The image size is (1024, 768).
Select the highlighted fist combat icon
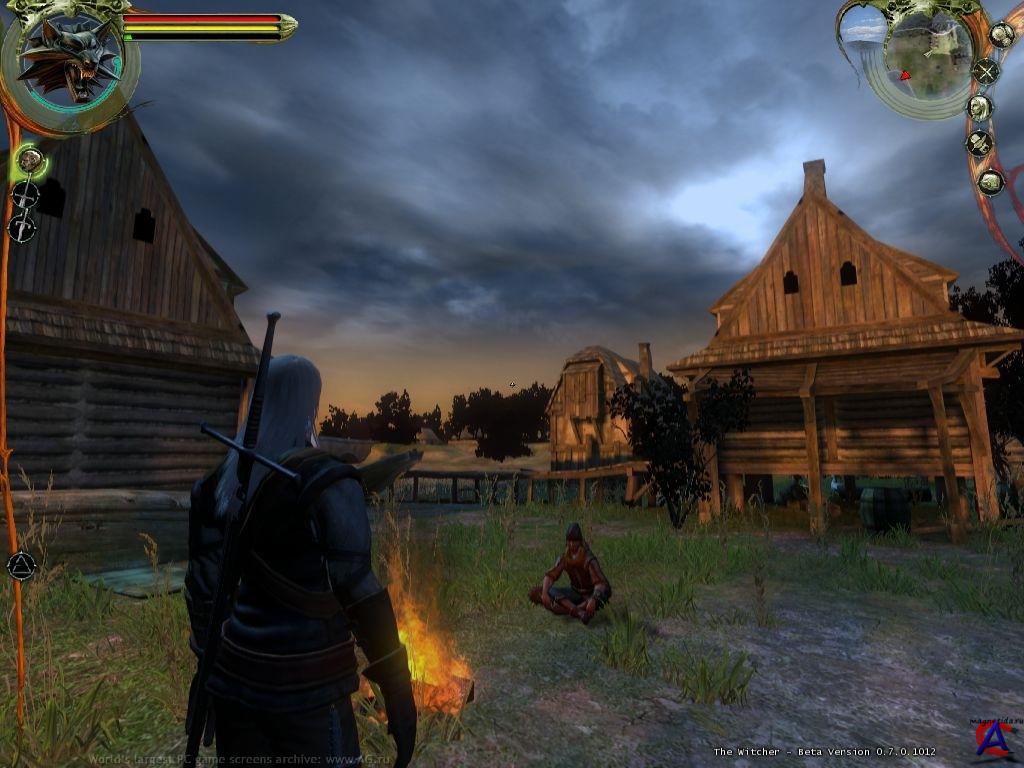[30, 160]
